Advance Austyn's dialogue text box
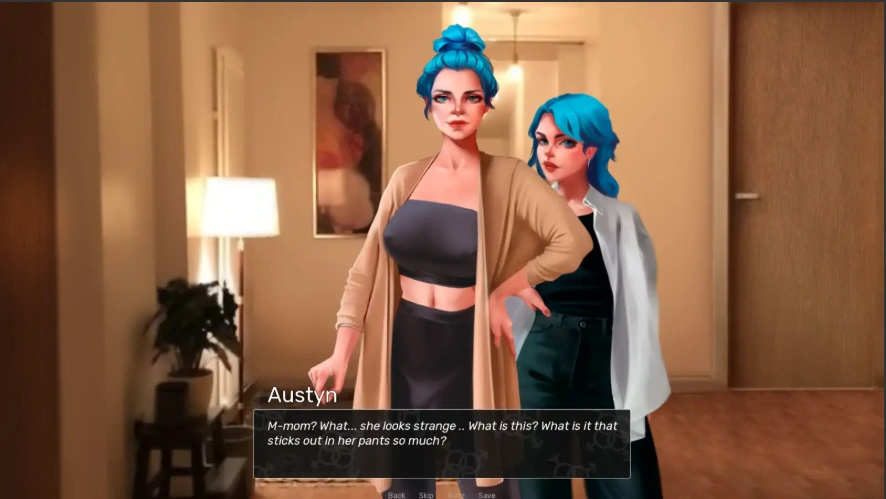The image size is (886, 499). click(441, 442)
